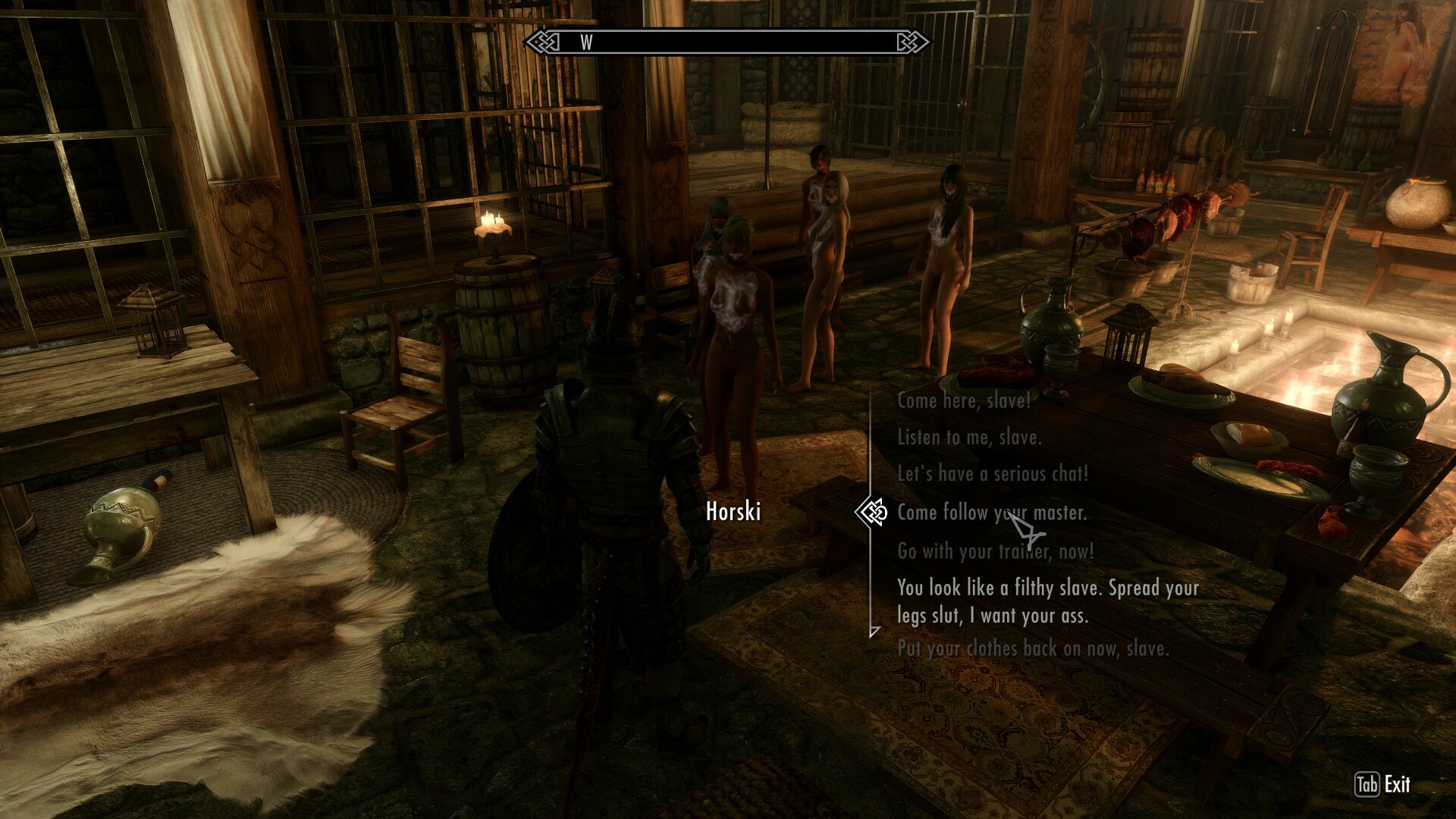
Task: Click the center of the compass strip
Action: (x=728, y=44)
